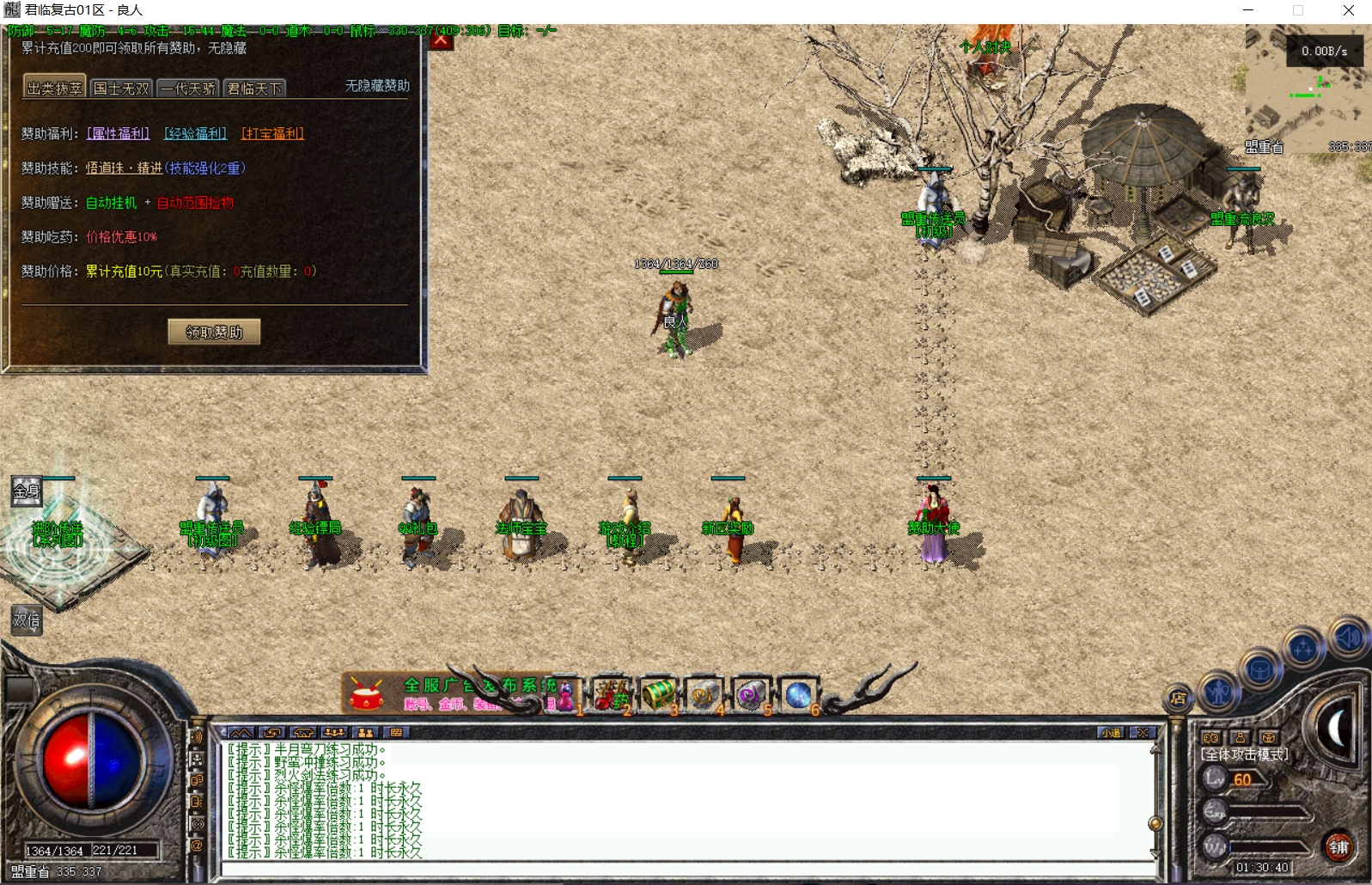Open the red 铺 stall button

click(x=1338, y=847)
